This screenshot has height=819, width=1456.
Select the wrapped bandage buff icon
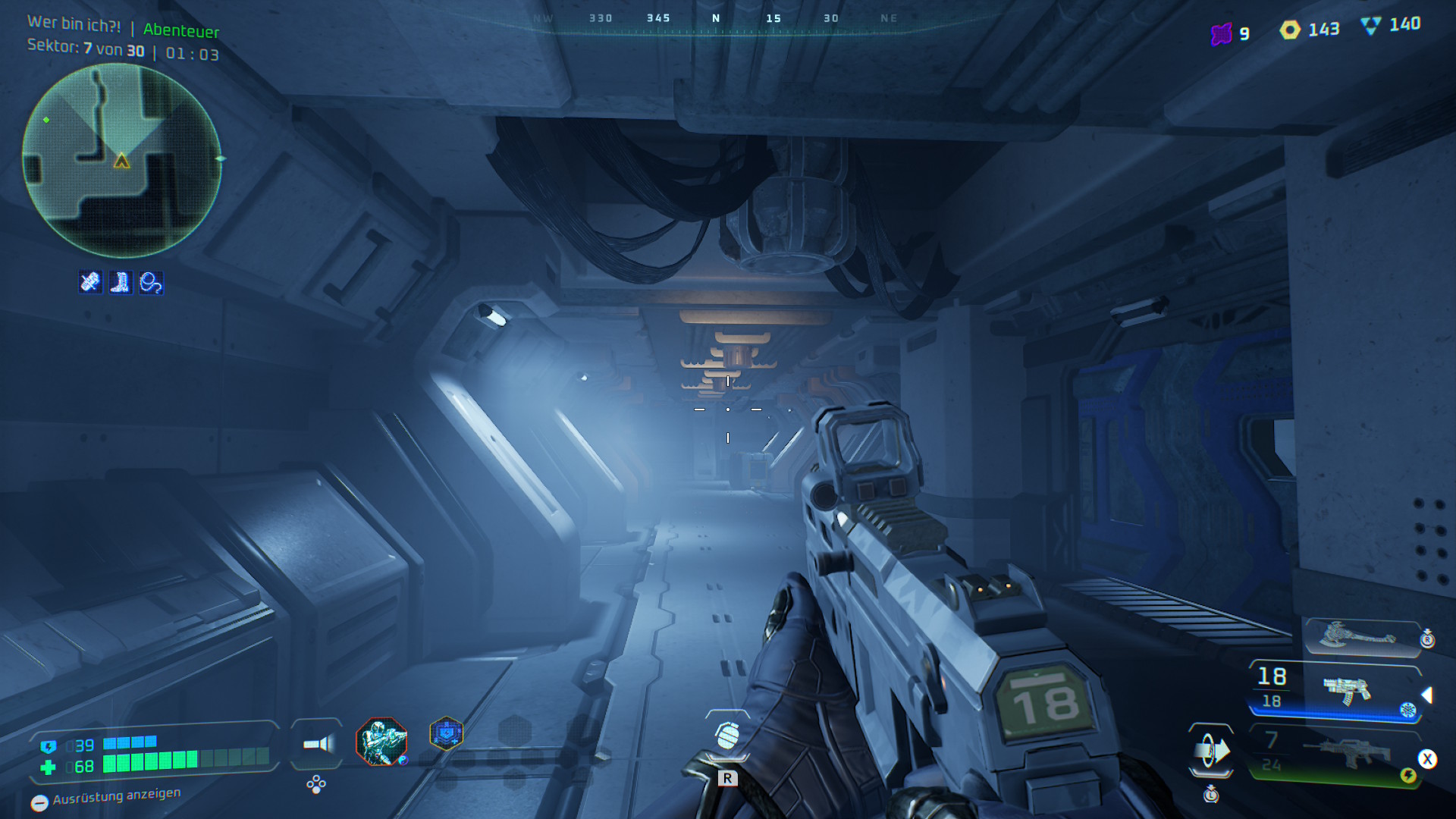[90, 283]
